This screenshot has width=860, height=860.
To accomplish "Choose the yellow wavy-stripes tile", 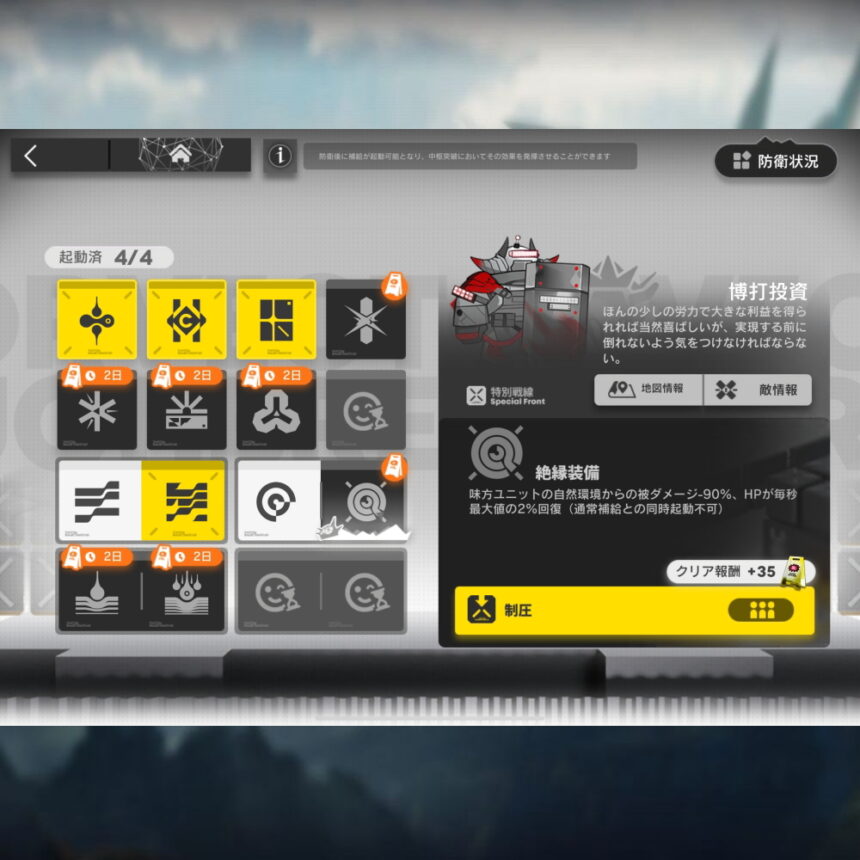I will click(184, 500).
